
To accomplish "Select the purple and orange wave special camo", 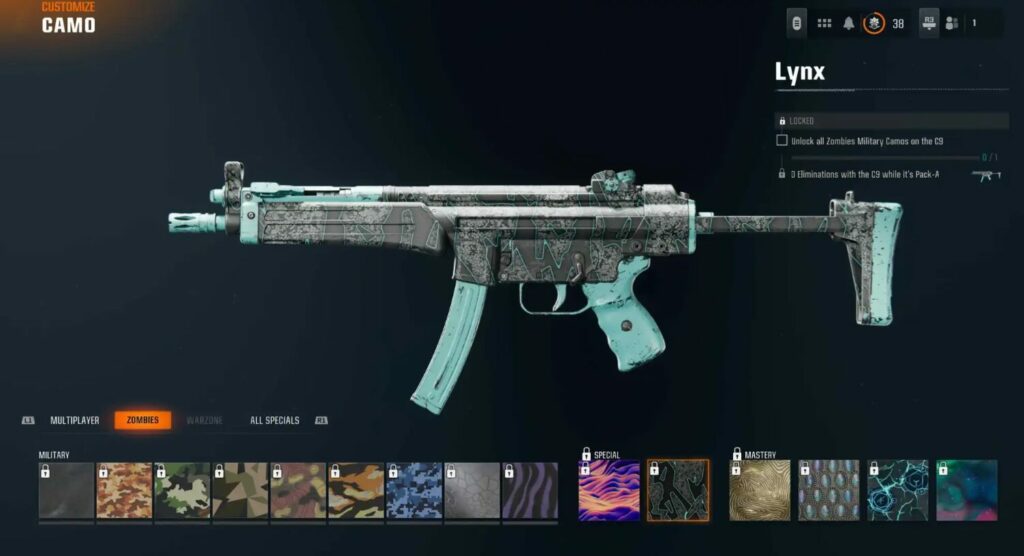I will coord(609,490).
